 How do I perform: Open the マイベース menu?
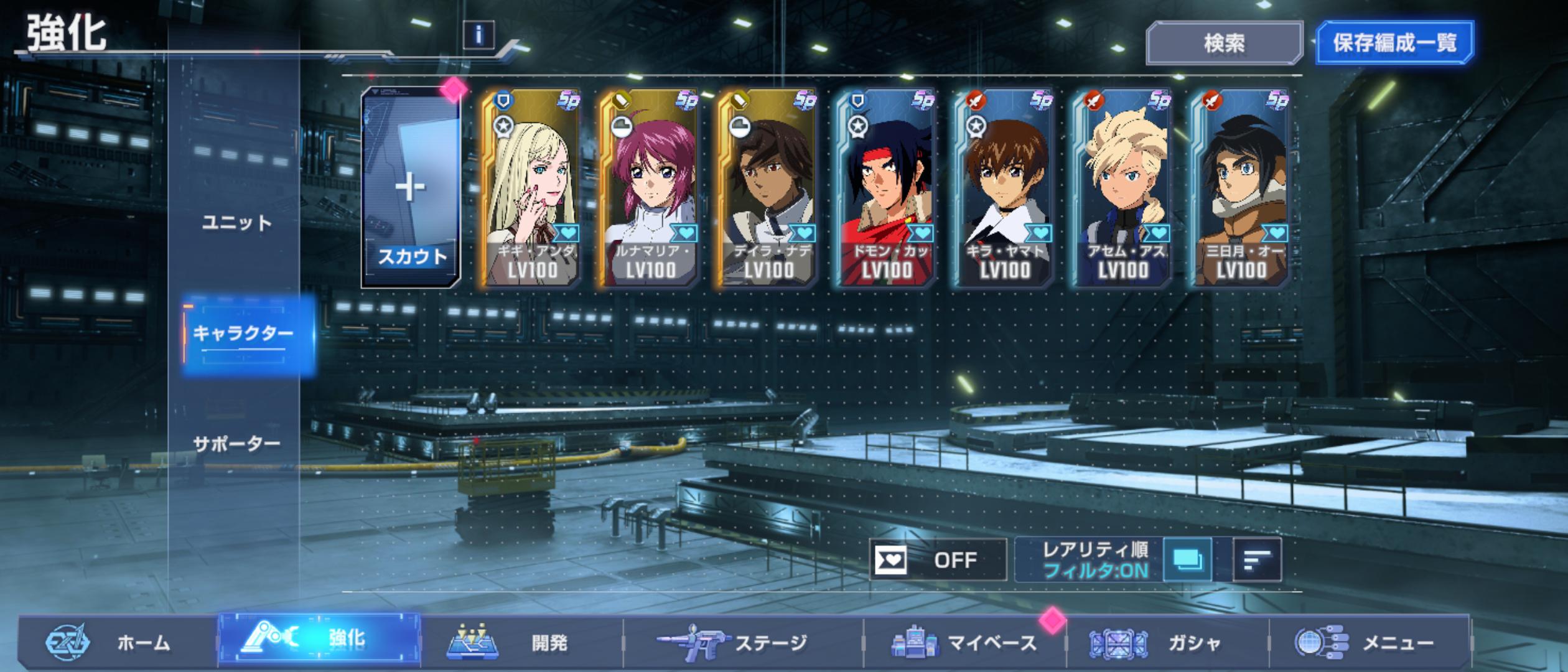pyautogui.click(x=964, y=642)
